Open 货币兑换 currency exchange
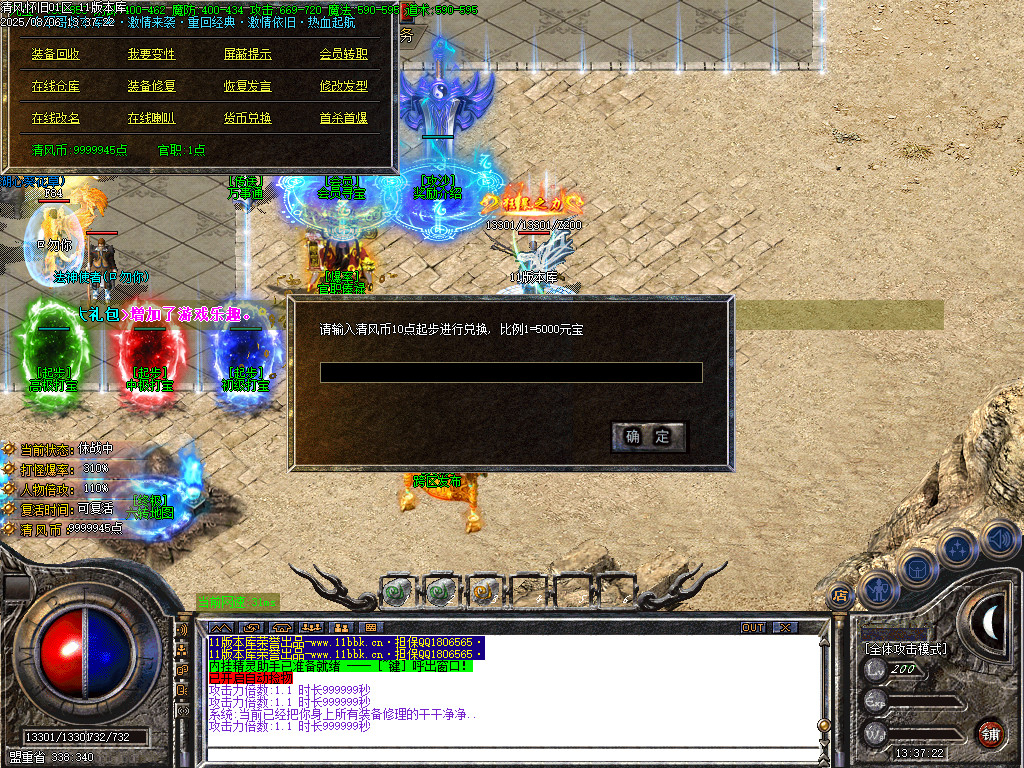1024x768 pixels. (x=247, y=118)
